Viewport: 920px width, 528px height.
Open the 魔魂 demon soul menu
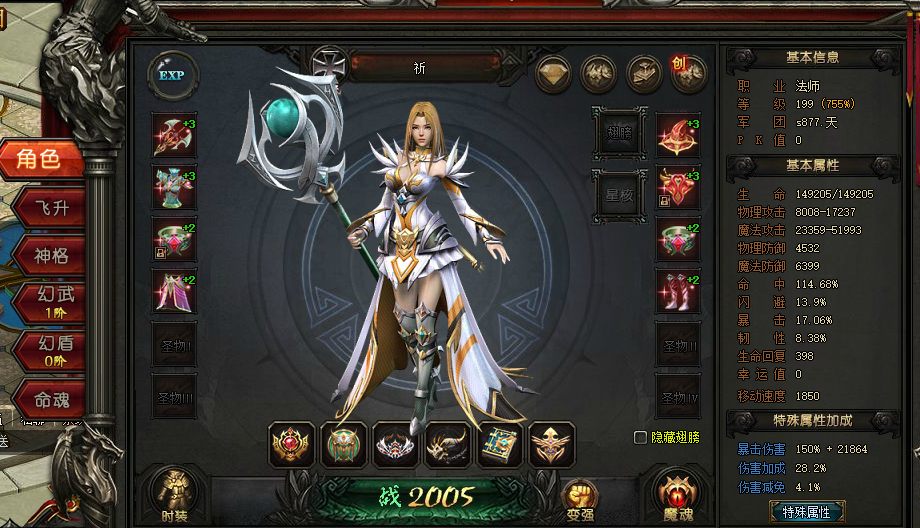tap(674, 493)
